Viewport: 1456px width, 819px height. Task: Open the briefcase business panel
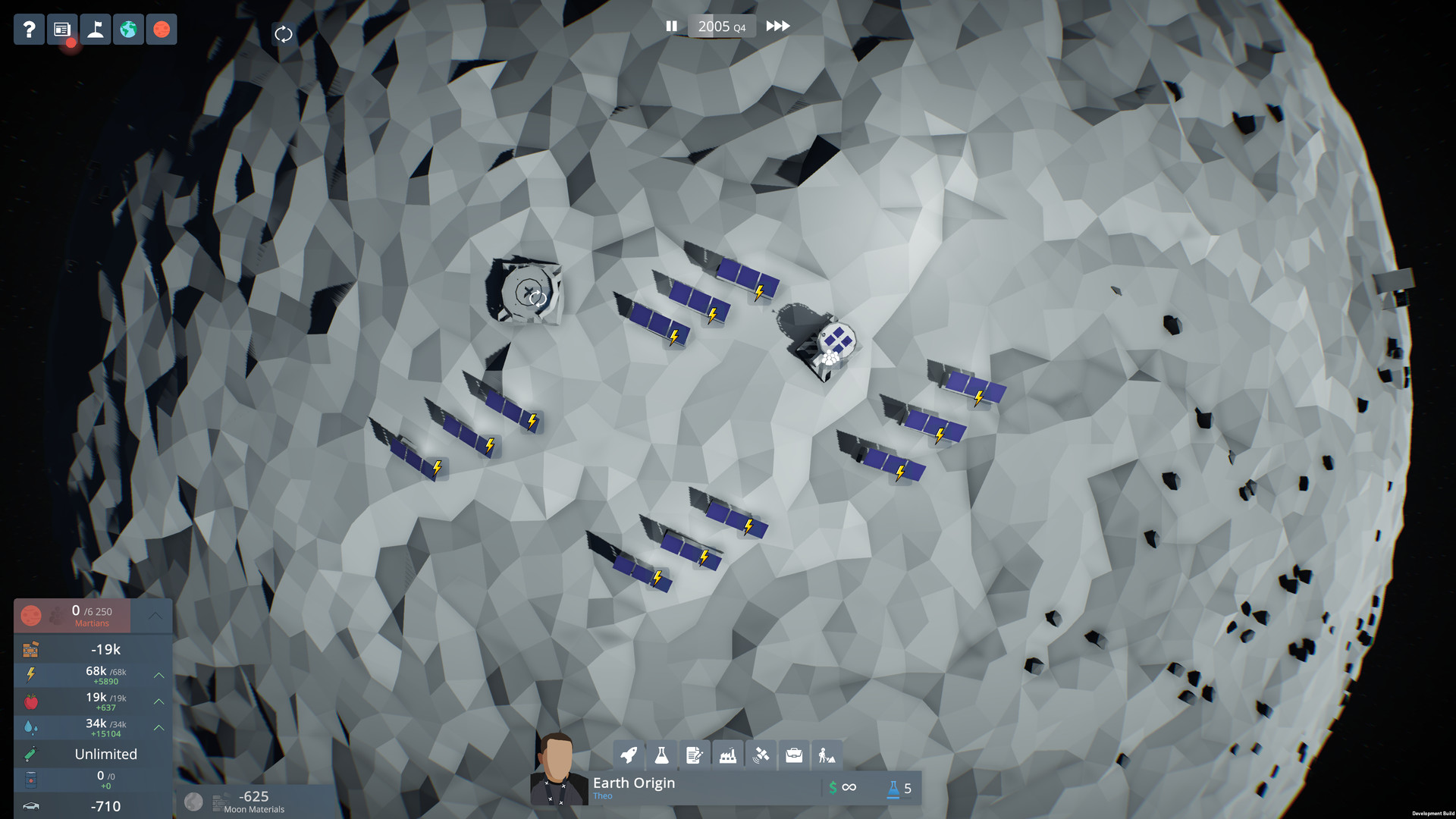click(793, 755)
